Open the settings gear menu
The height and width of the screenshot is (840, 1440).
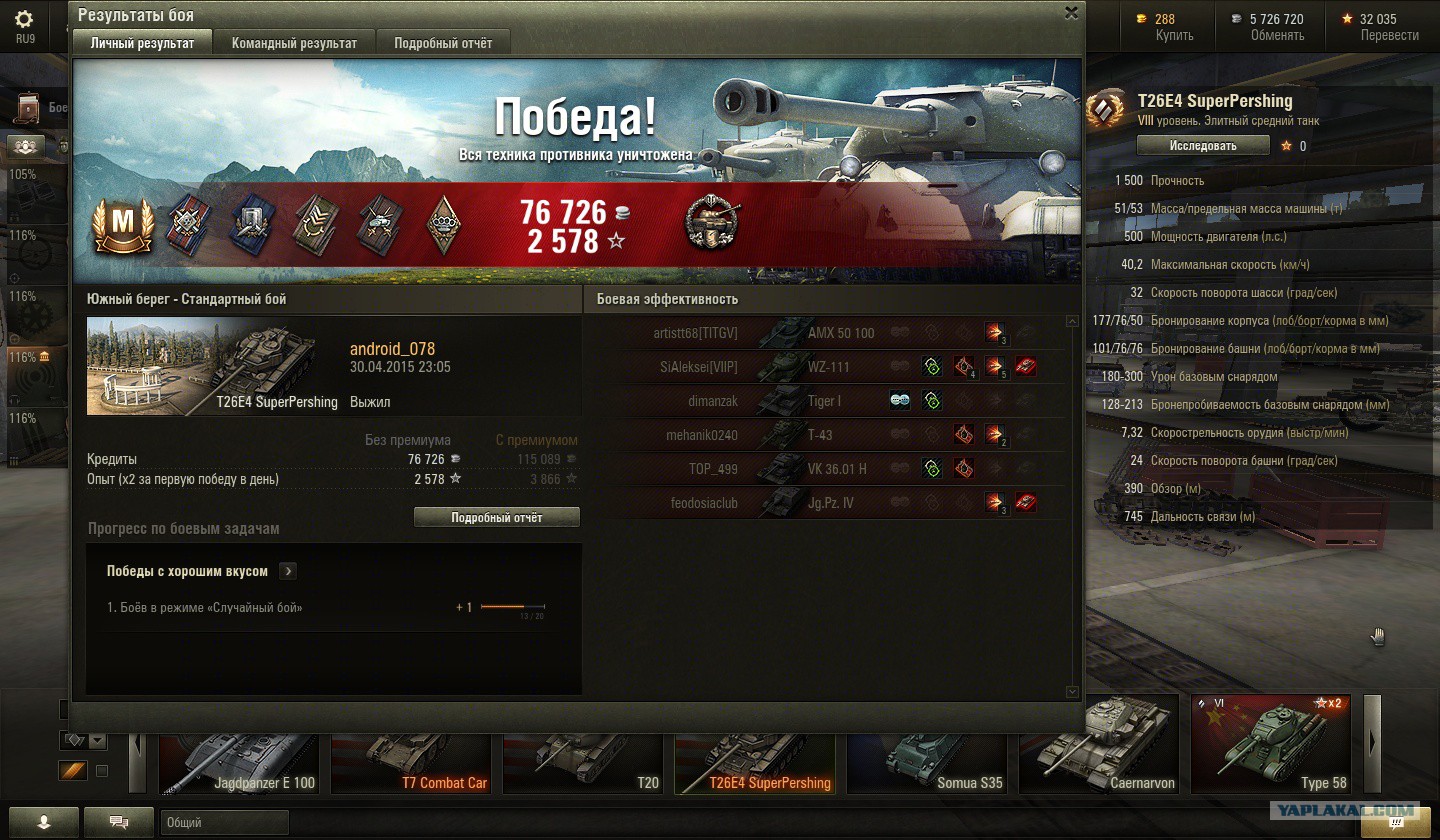coord(24,20)
